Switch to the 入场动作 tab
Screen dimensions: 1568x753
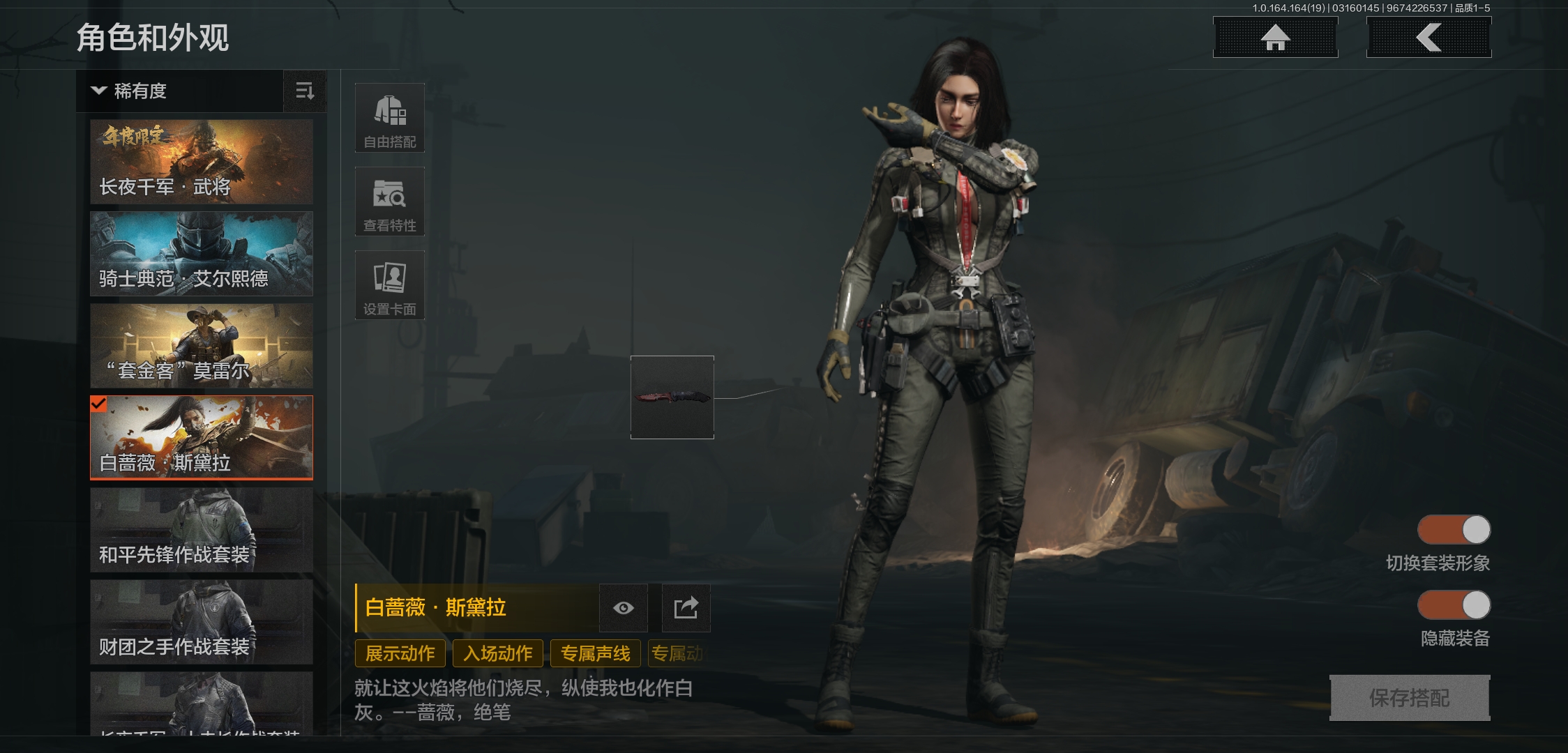tap(498, 653)
